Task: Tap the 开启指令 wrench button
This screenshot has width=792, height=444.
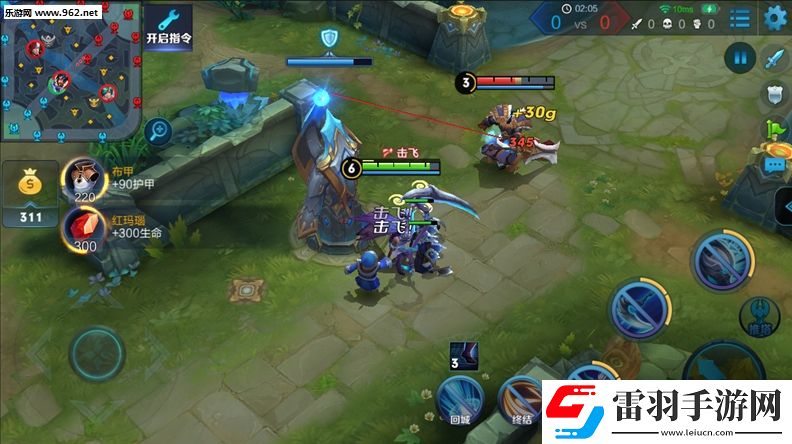Action: click(168, 27)
